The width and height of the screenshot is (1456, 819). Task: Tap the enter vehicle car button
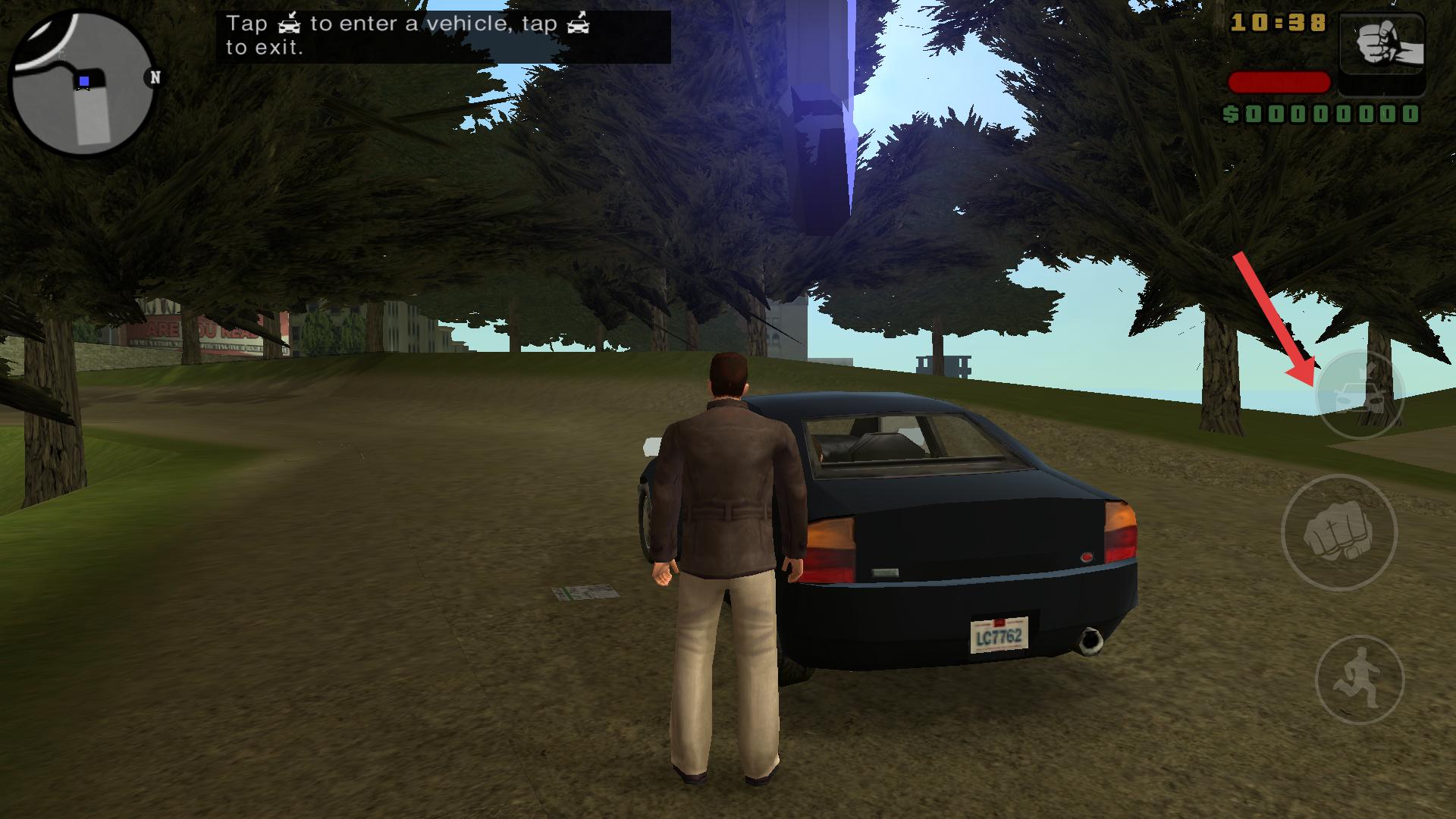tap(1360, 395)
